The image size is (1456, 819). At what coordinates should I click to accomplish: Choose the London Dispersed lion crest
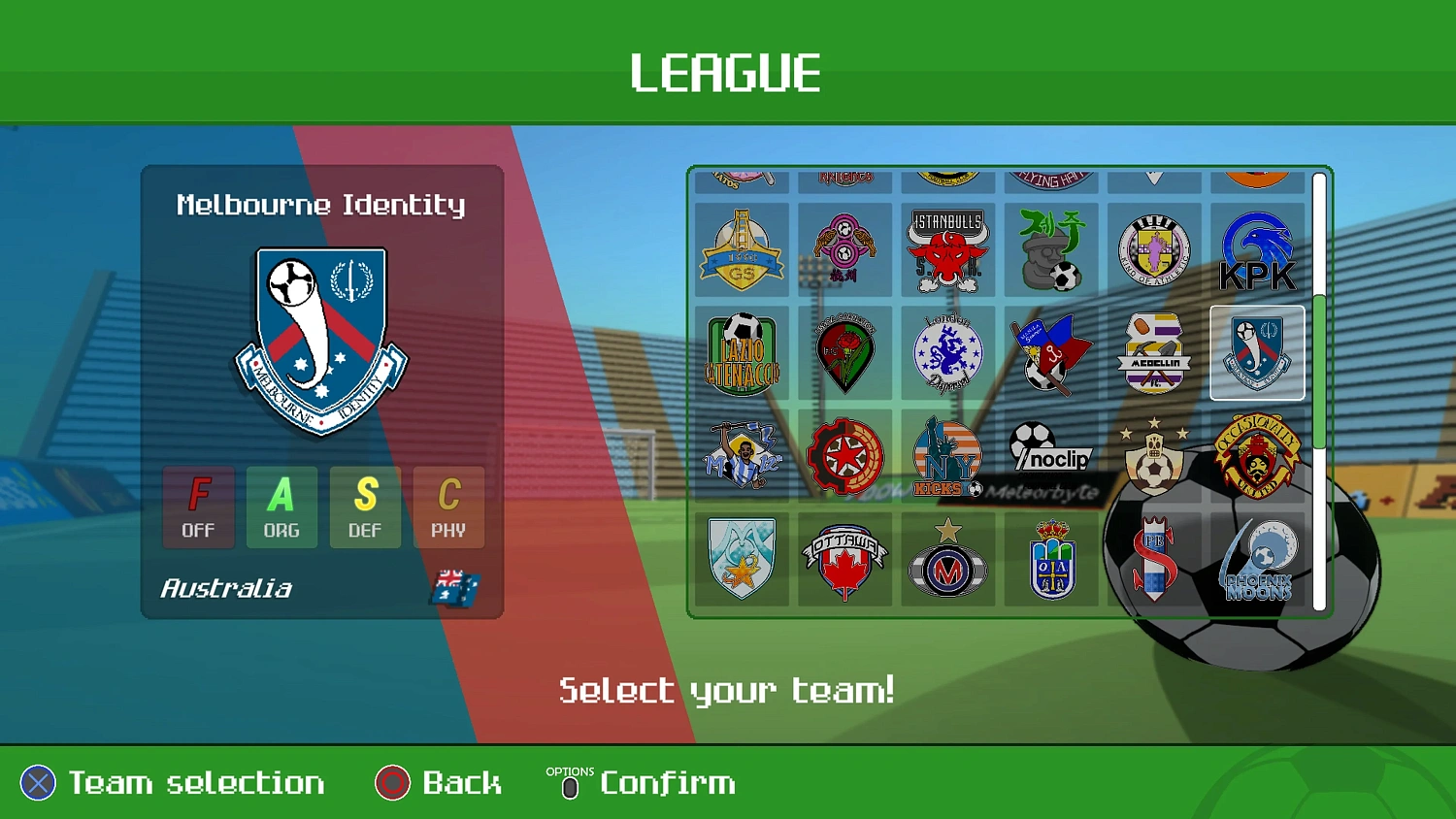pos(948,352)
